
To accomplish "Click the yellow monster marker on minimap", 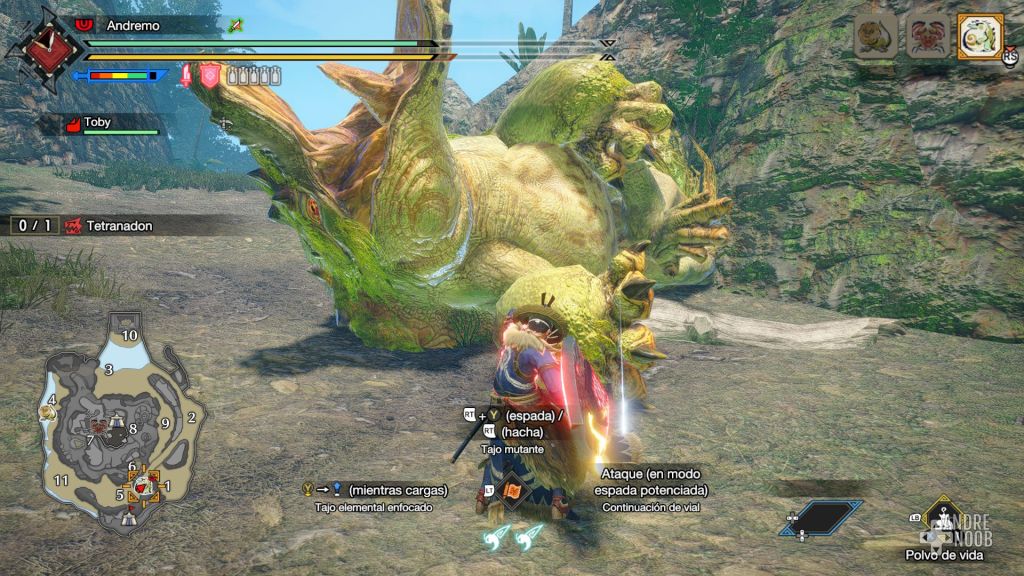I will click(x=48, y=411).
